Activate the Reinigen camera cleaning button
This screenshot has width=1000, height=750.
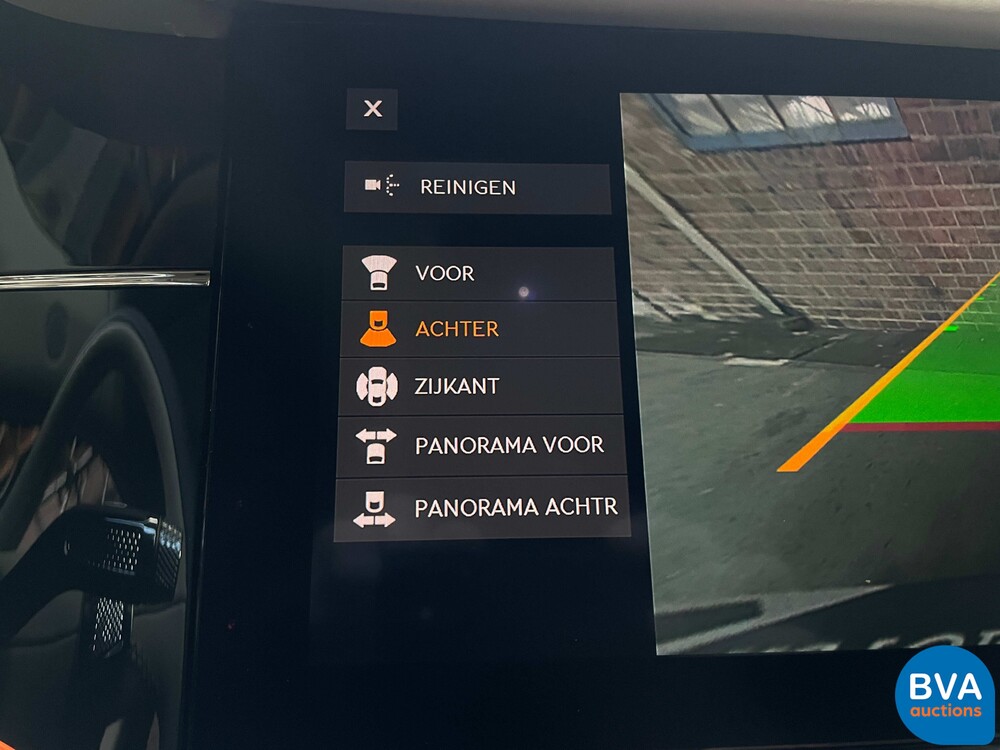[x=476, y=187]
